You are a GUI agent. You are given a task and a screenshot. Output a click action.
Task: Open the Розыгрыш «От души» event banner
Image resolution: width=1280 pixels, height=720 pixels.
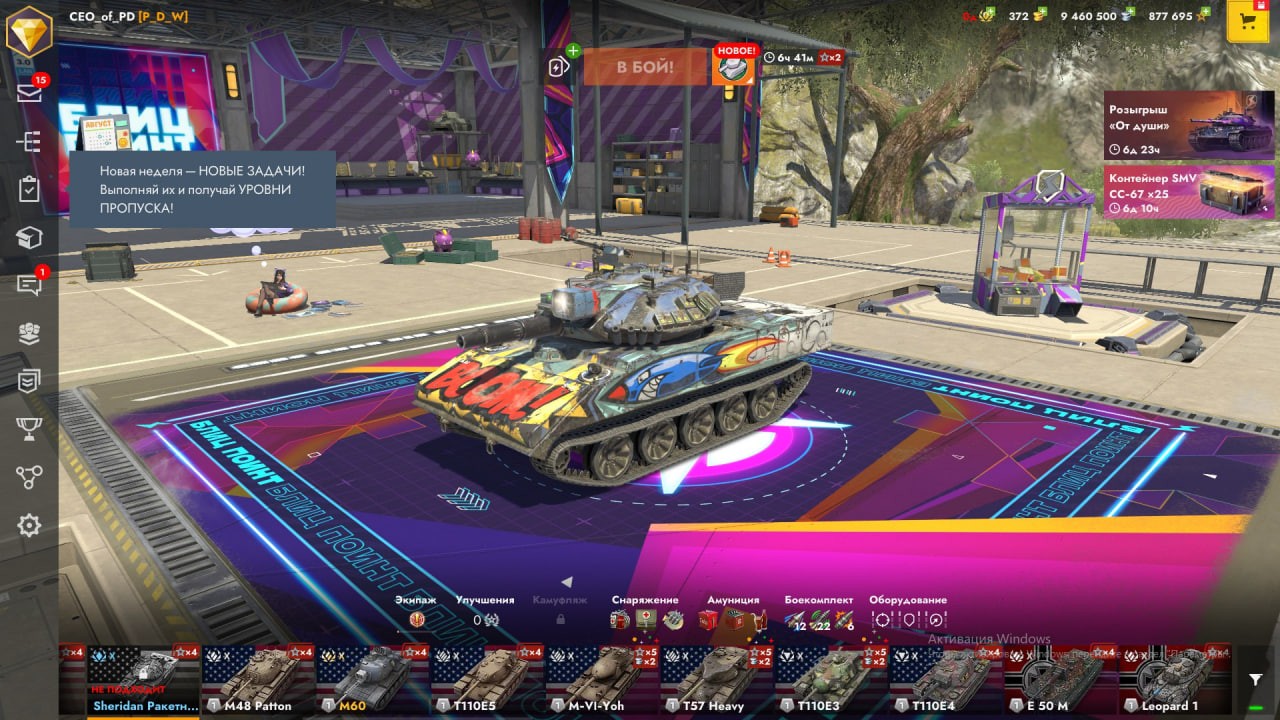pos(1188,125)
